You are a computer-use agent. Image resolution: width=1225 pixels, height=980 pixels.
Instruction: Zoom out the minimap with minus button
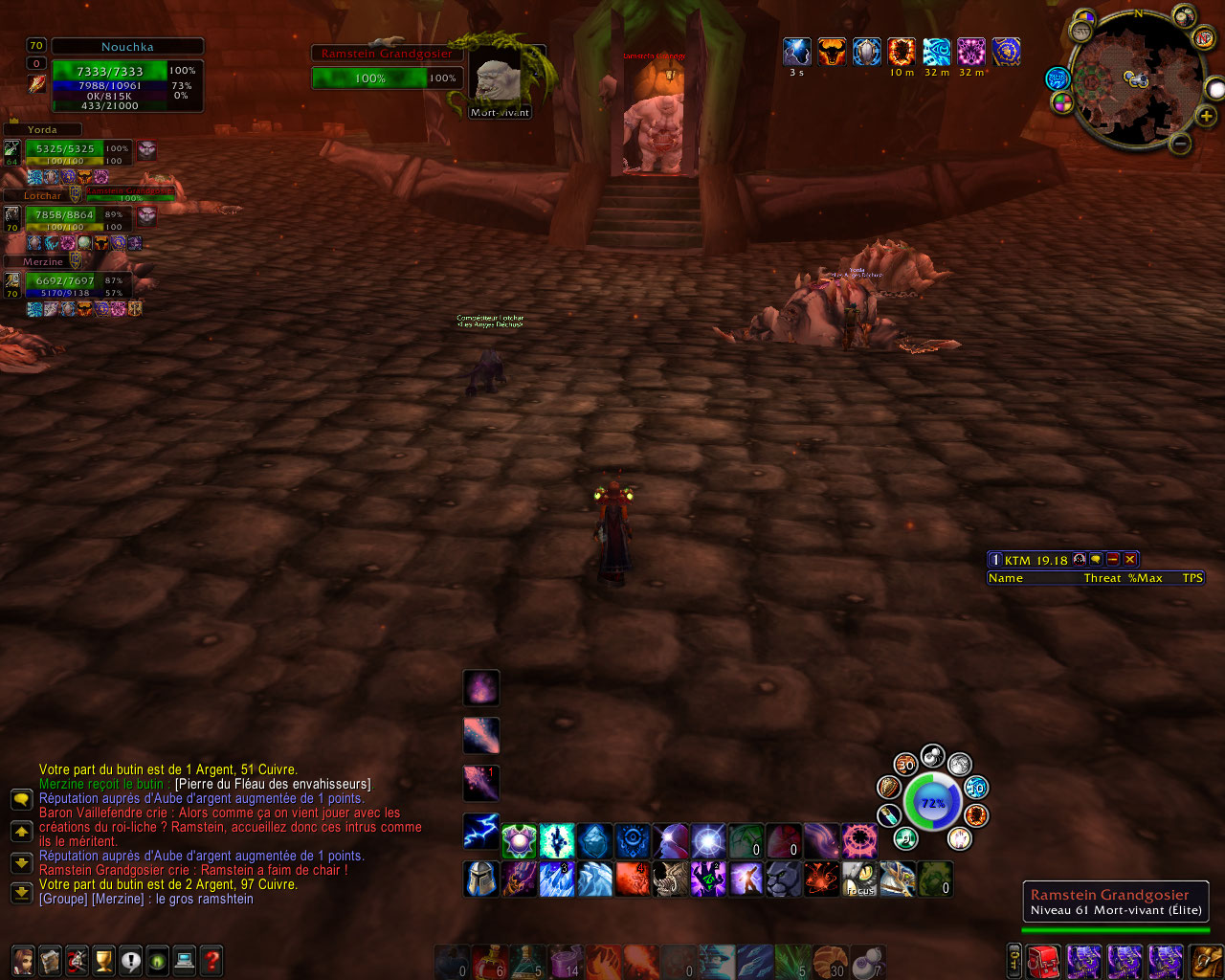coord(1181,144)
